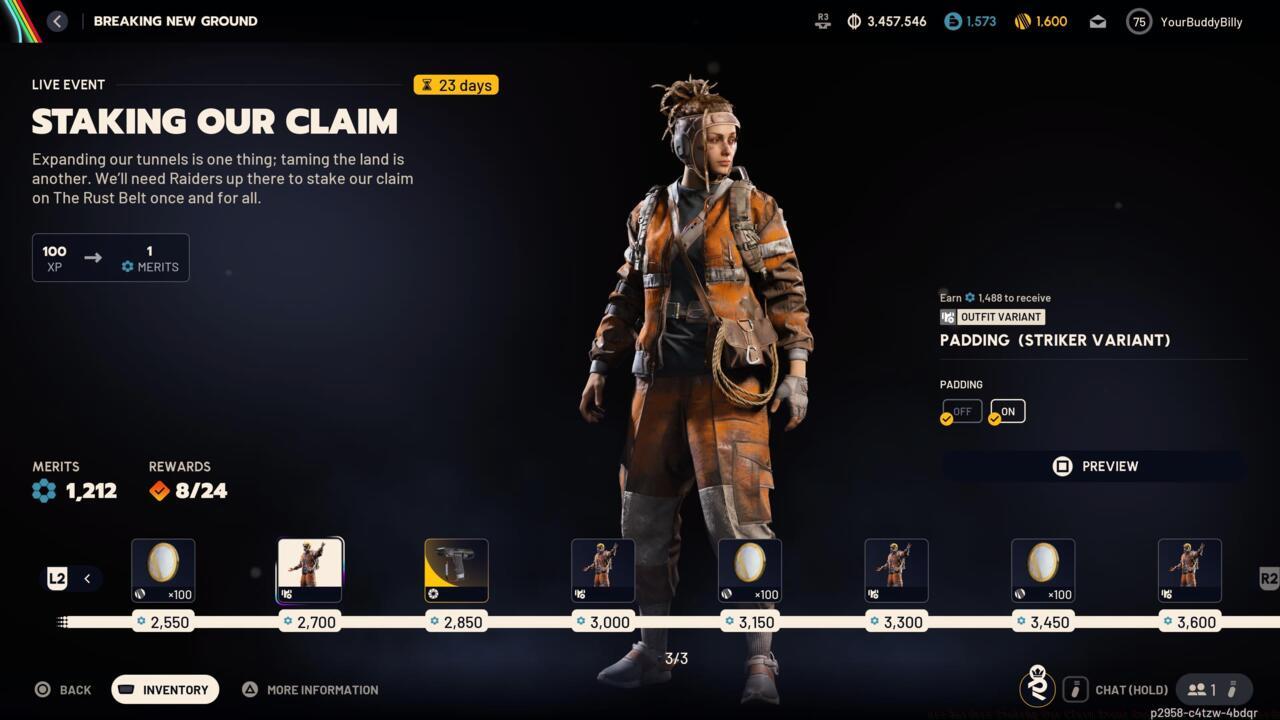This screenshot has width=1280, height=720.
Task: Click the rewards flame icon showing 8/24
Action: pyautogui.click(x=158, y=490)
